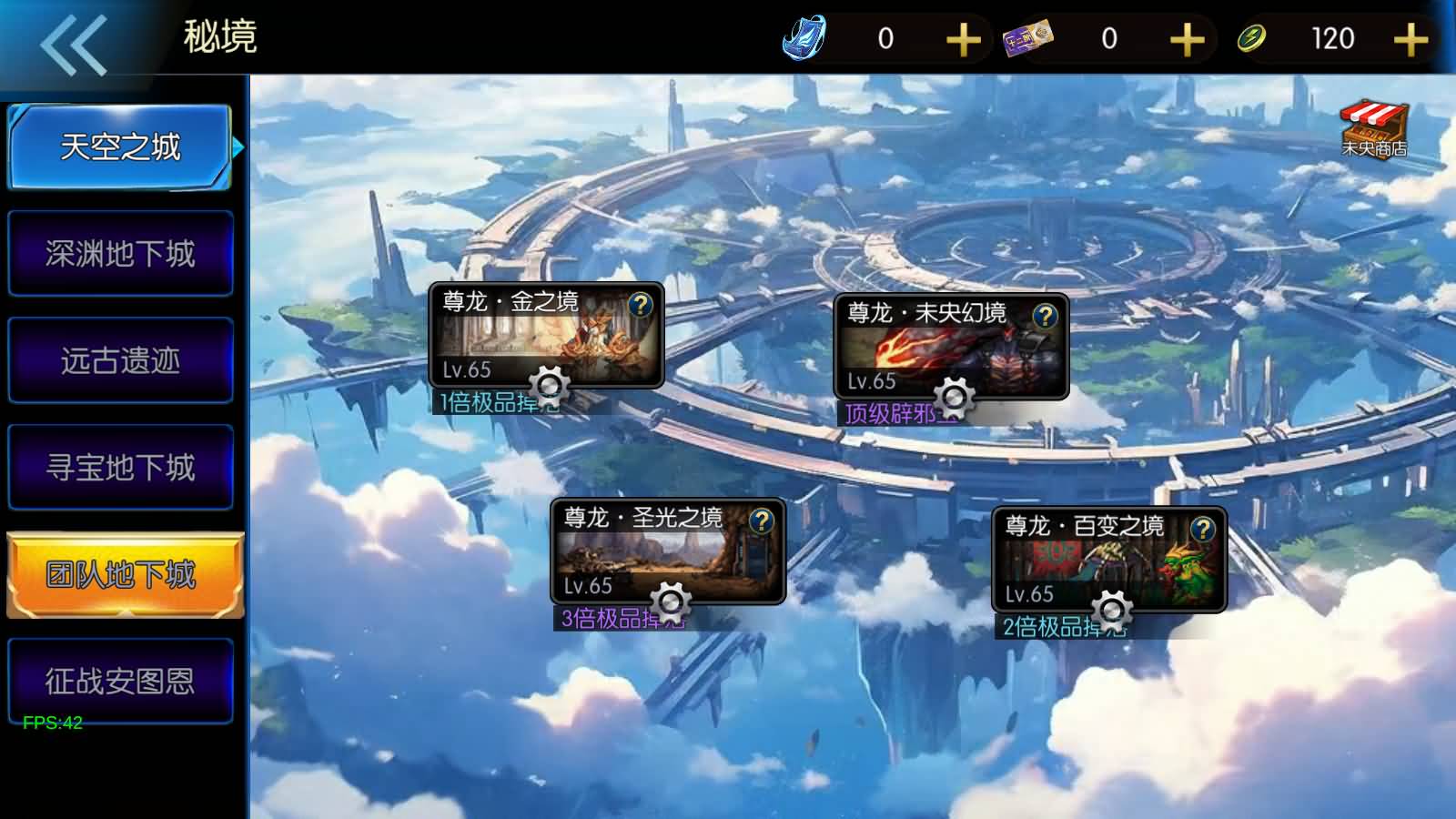The width and height of the screenshot is (1456, 819).
Task: Expand the highlighted 天空之城 category
Action: pyautogui.click(x=120, y=146)
